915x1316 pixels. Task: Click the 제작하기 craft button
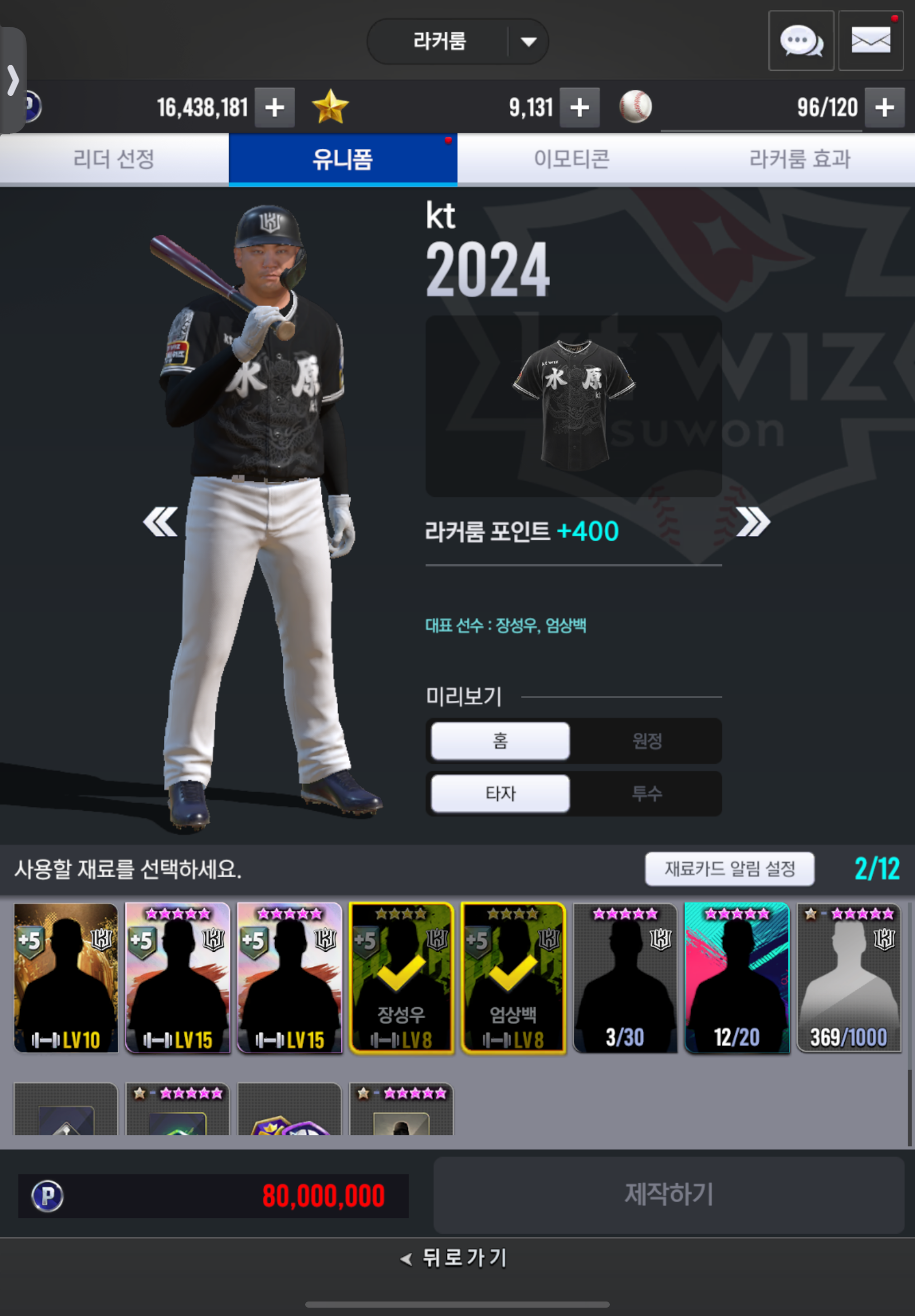click(668, 1194)
